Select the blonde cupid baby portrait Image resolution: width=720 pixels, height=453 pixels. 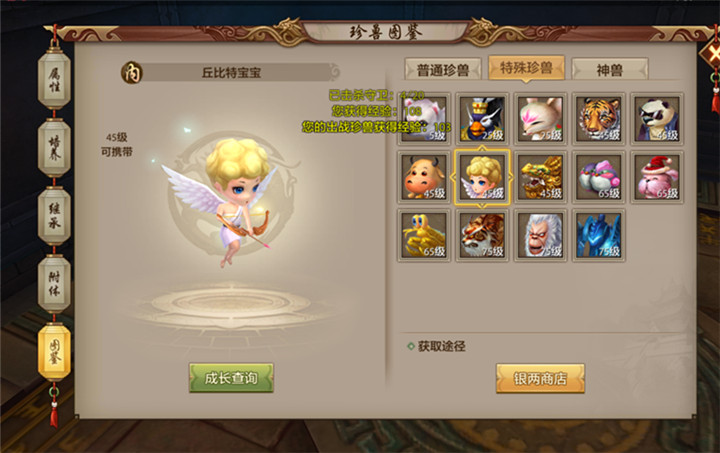click(x=482, y=177)
